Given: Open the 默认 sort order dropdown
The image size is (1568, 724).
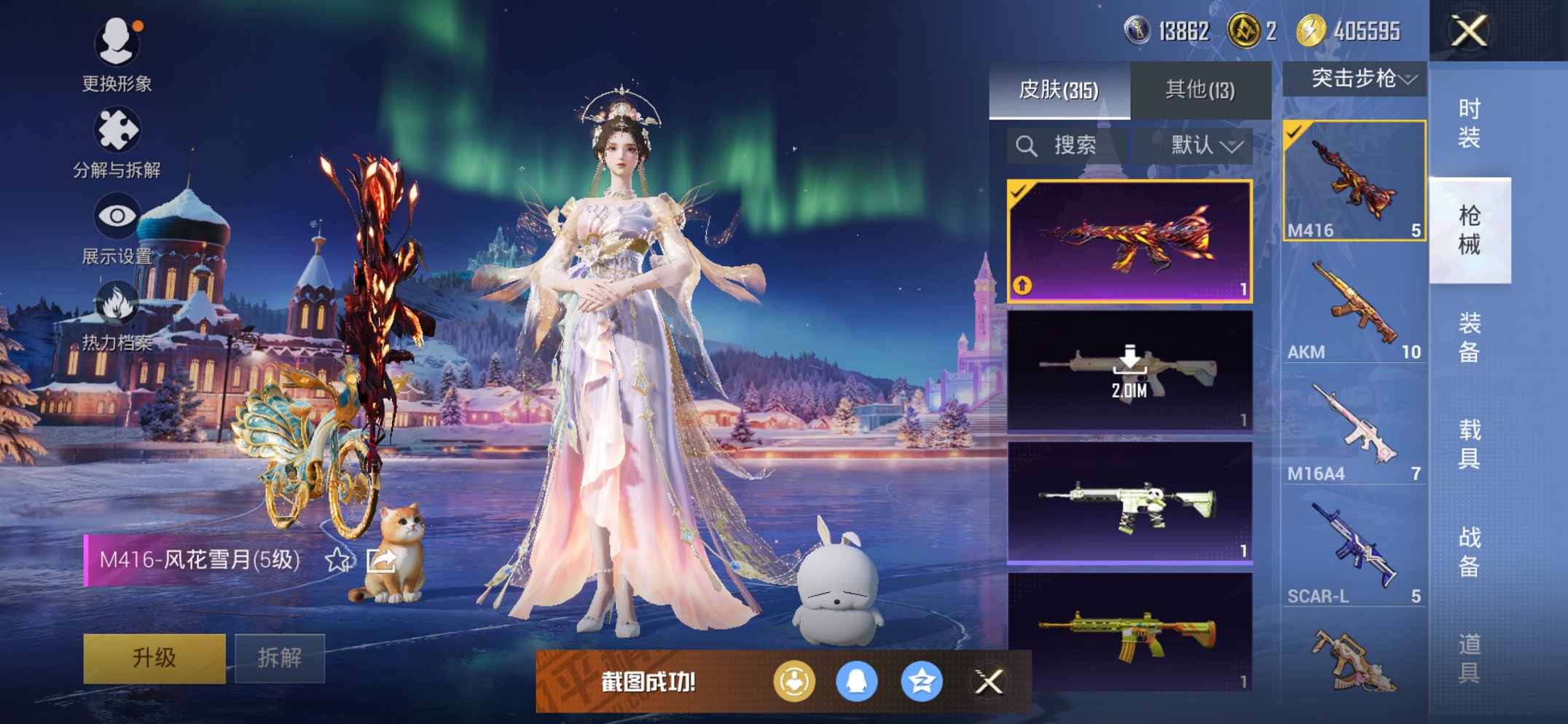Looking at the screenshot, I should click(x=1202, y=144).
